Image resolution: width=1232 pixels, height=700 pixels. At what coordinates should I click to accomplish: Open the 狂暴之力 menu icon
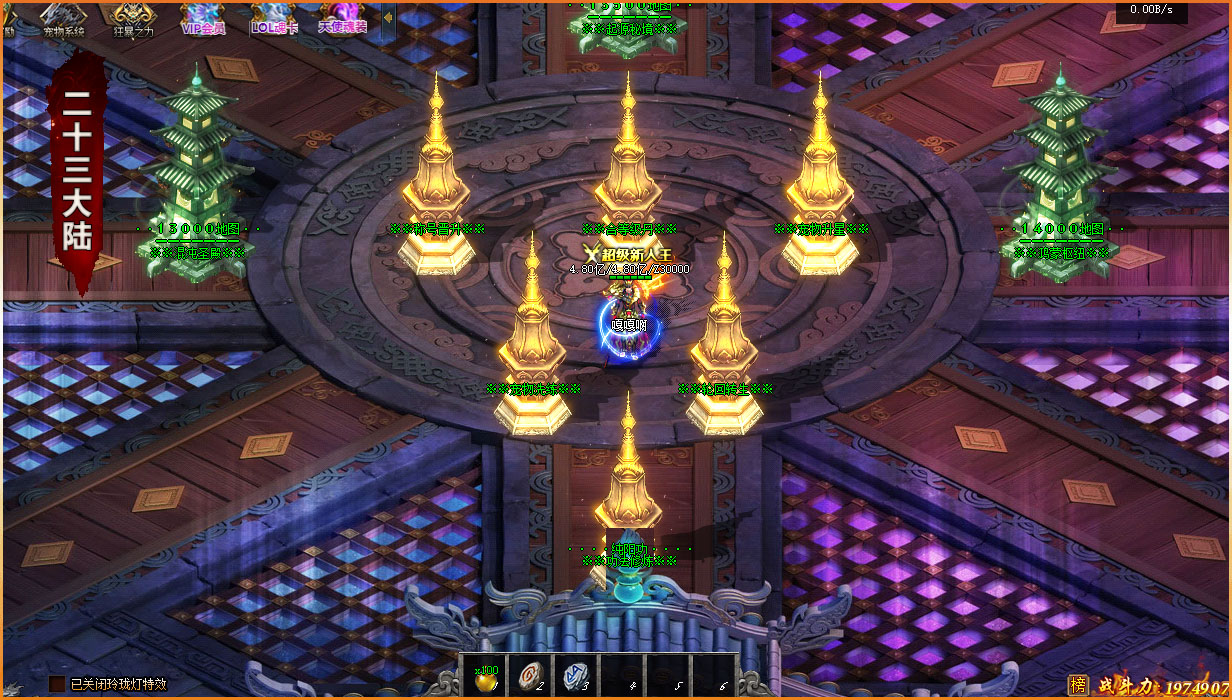[133, 18]
